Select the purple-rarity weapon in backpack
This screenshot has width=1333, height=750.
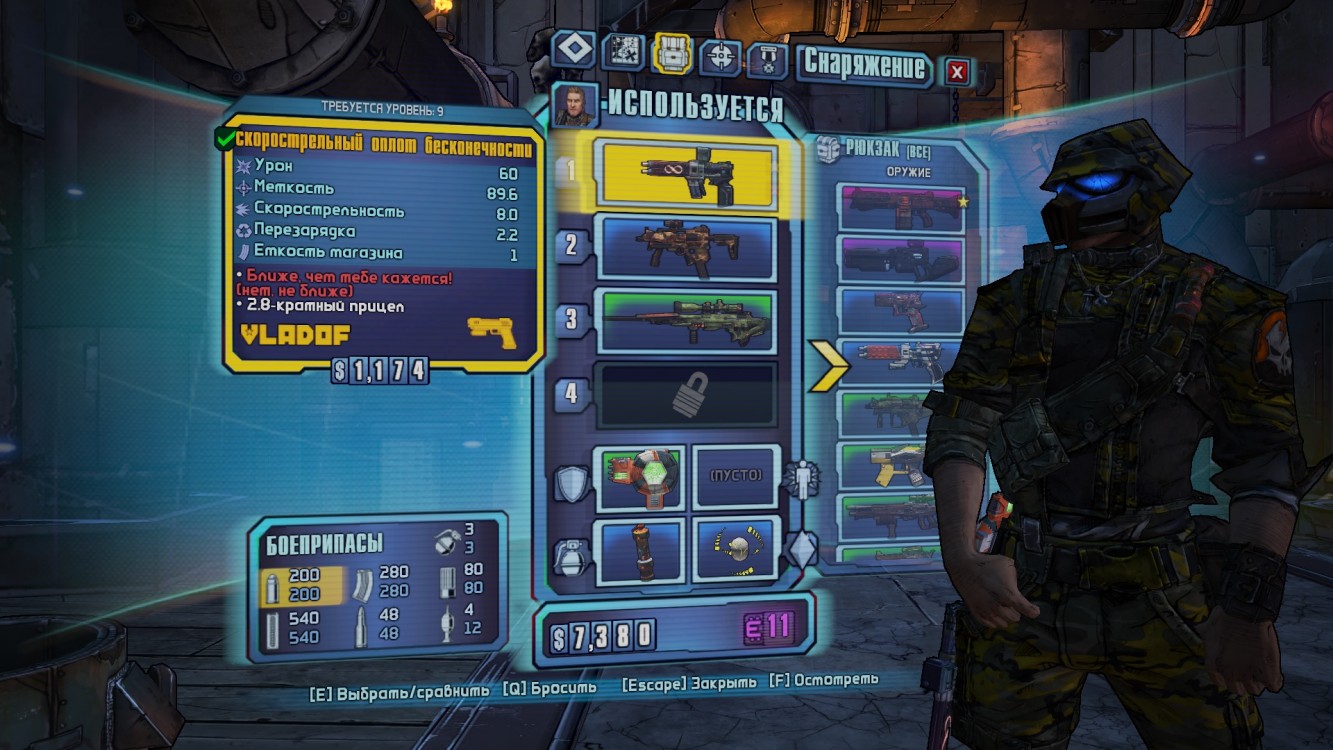(902, 259)
